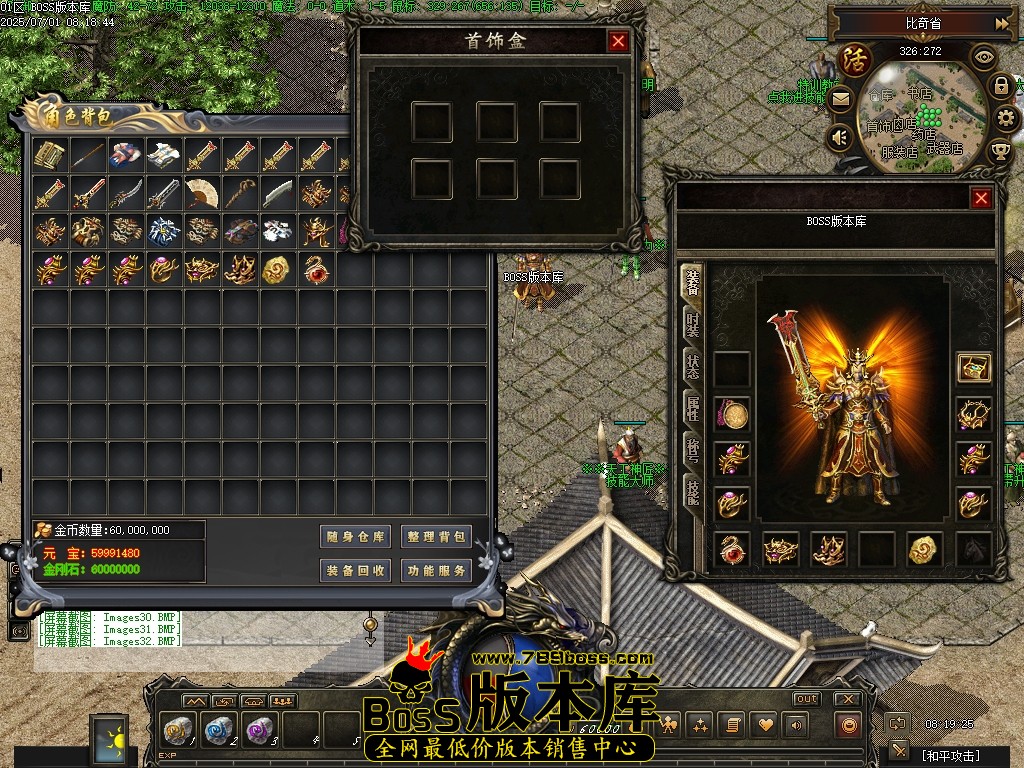Open the mail envelope icon
Screen dimensions: 1024x768
point(840,99)
